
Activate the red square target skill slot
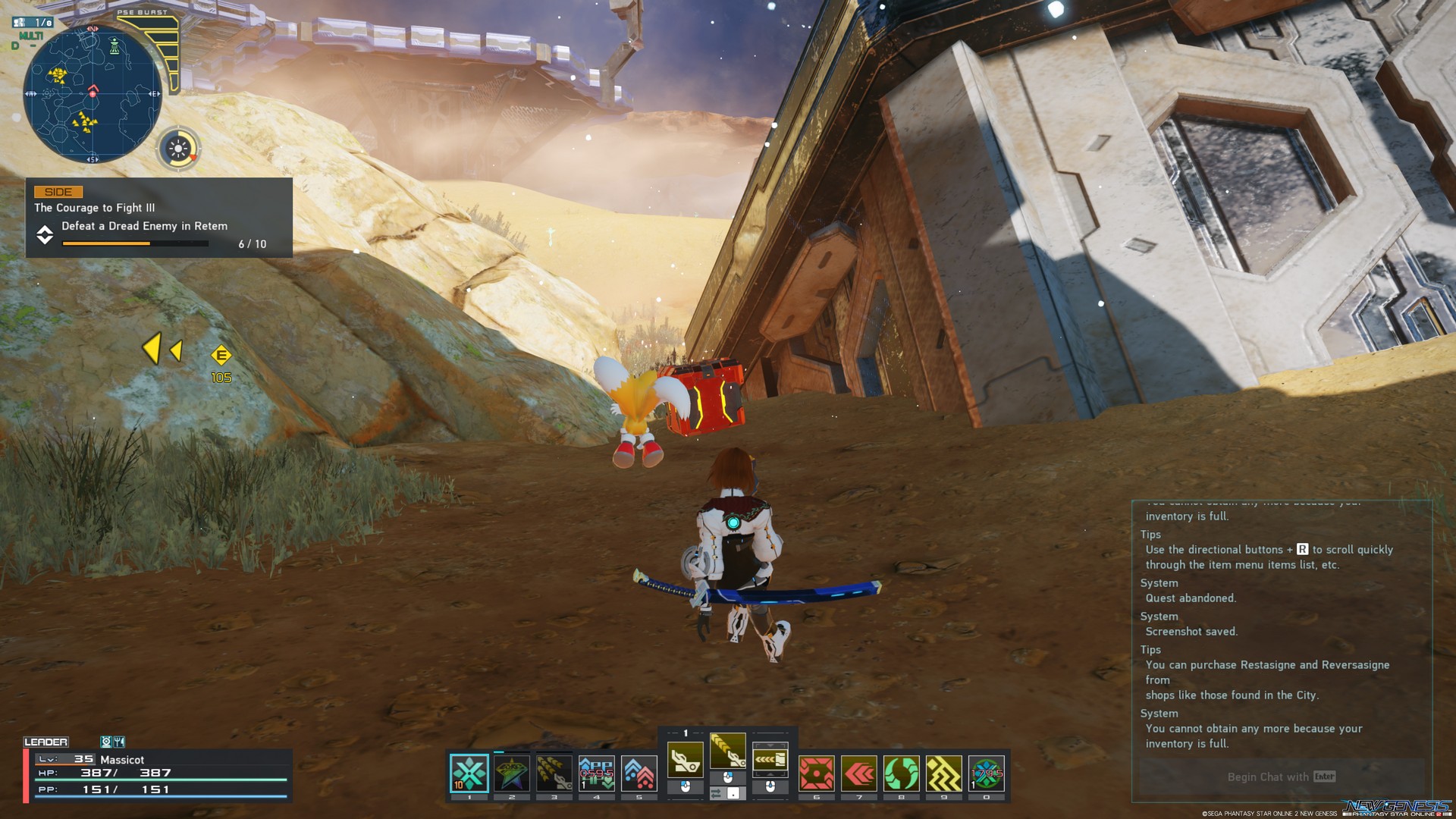click(x=816, y=773)
